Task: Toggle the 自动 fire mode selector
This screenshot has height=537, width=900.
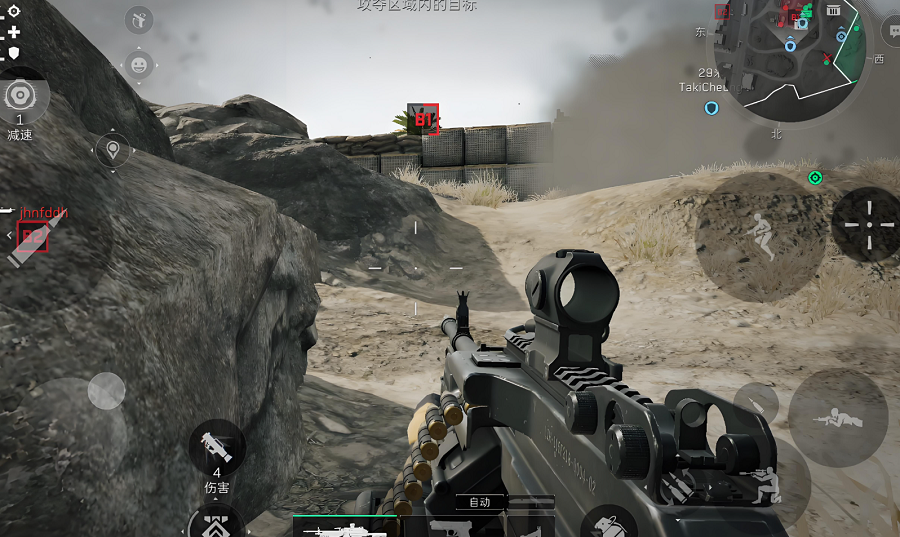Action: [x=480, y=502]
